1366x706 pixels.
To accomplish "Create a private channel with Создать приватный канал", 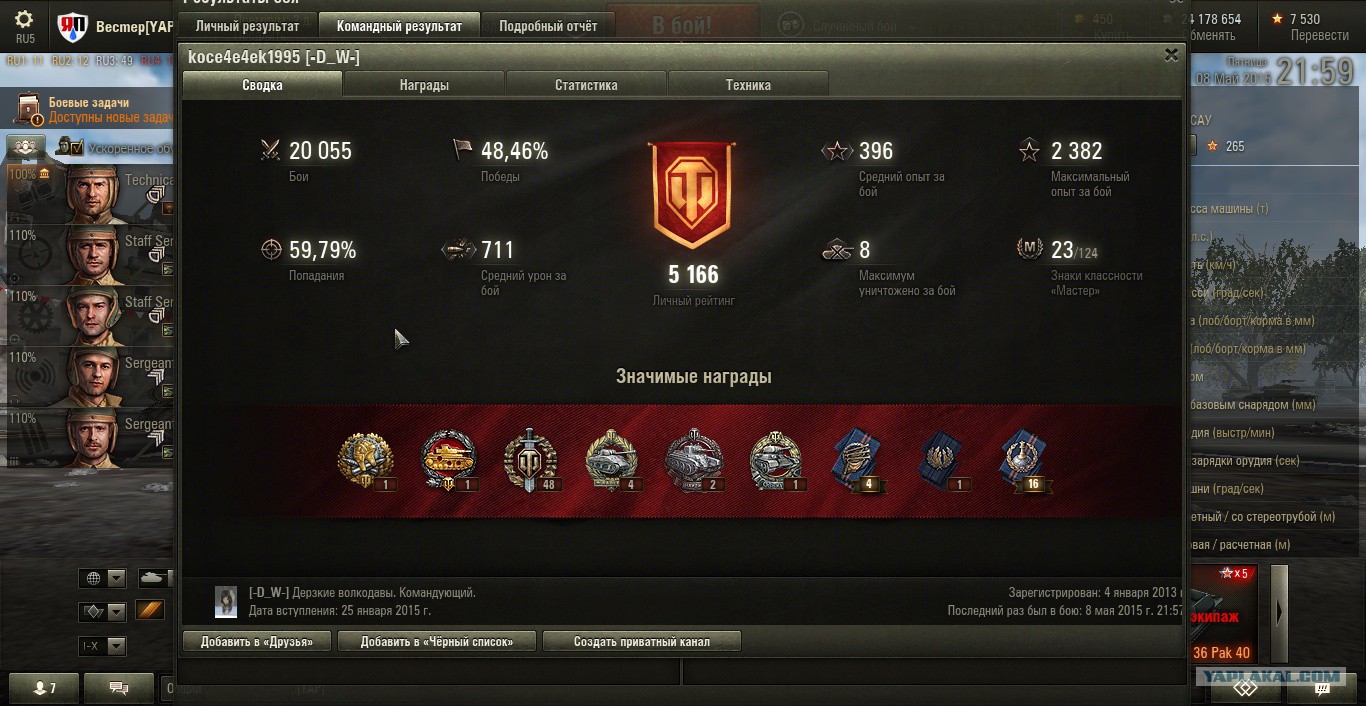I will coord(641,642).
